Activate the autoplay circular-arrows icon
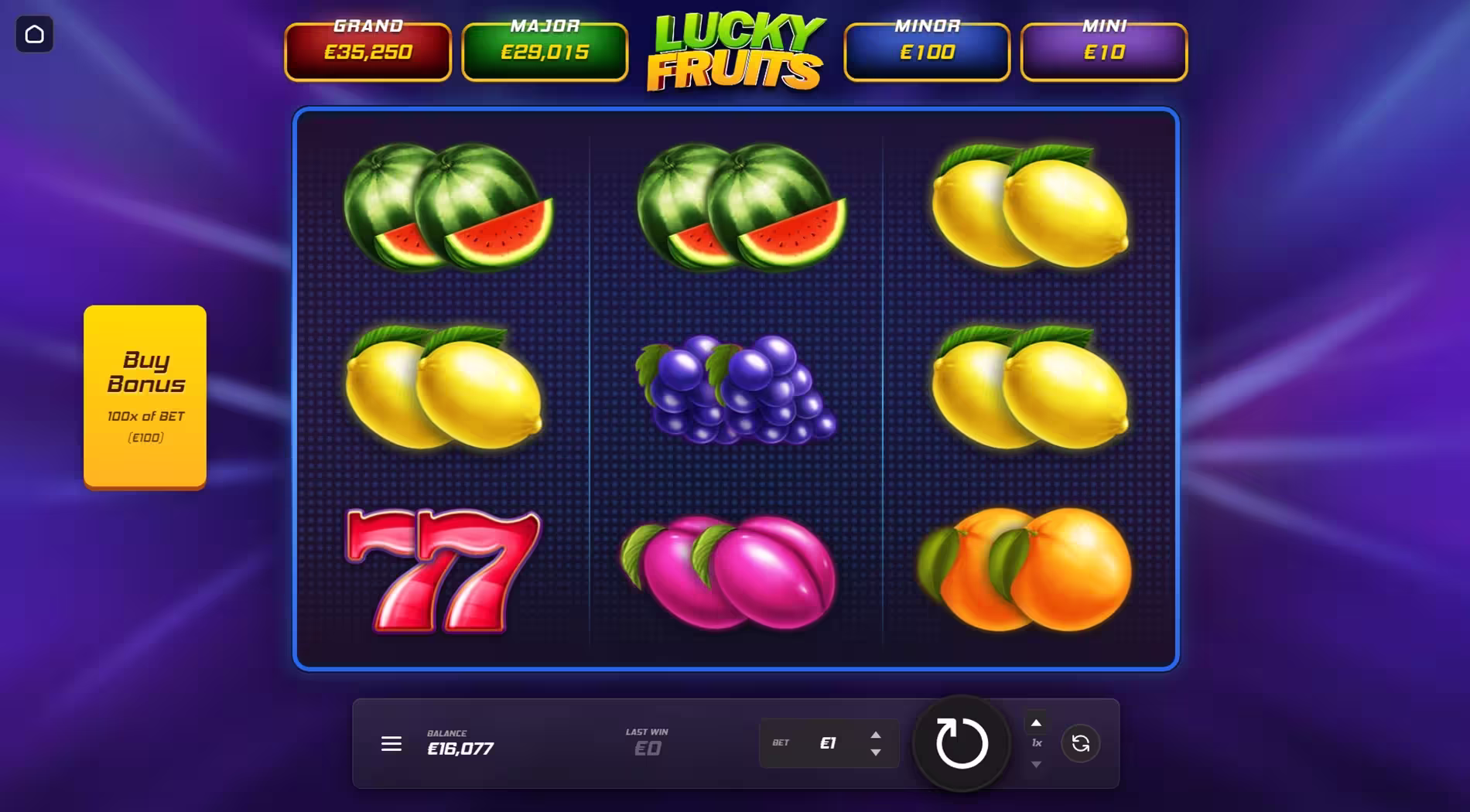 (1081, 744)
